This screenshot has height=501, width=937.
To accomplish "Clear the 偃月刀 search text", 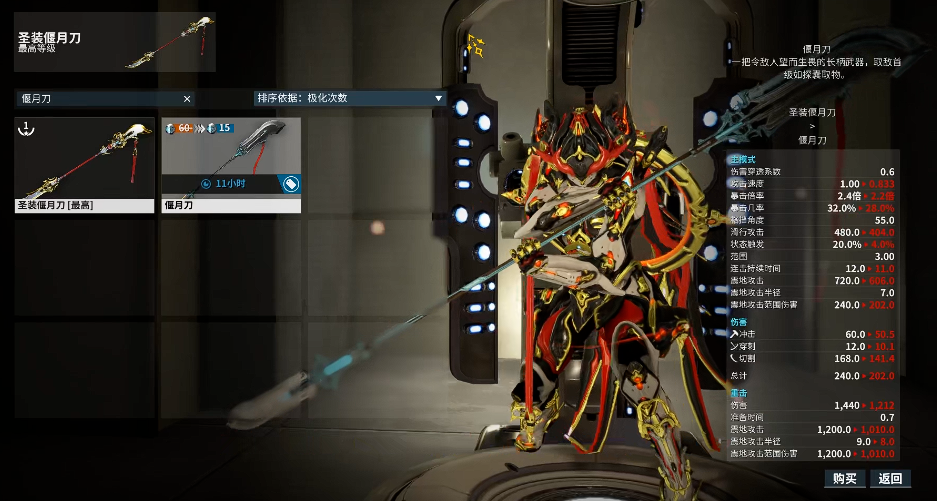I will tap(187, 98).
